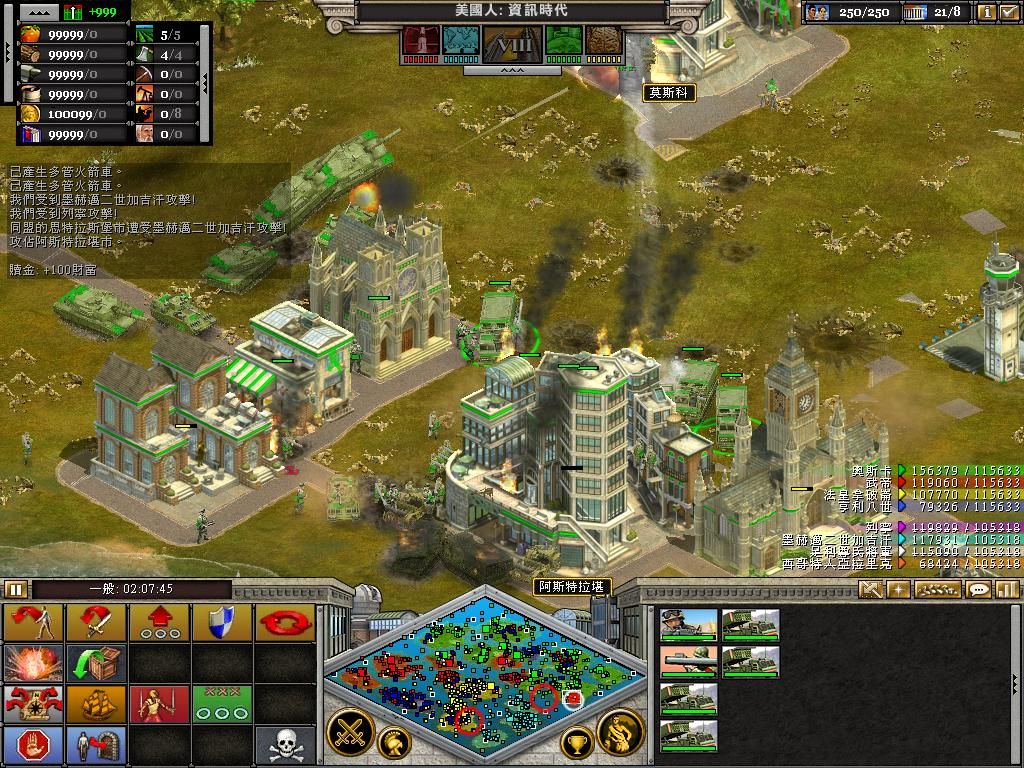The image size is (1024, 768).
Task: Select the move command with walking figure
Action: (34, 622)
